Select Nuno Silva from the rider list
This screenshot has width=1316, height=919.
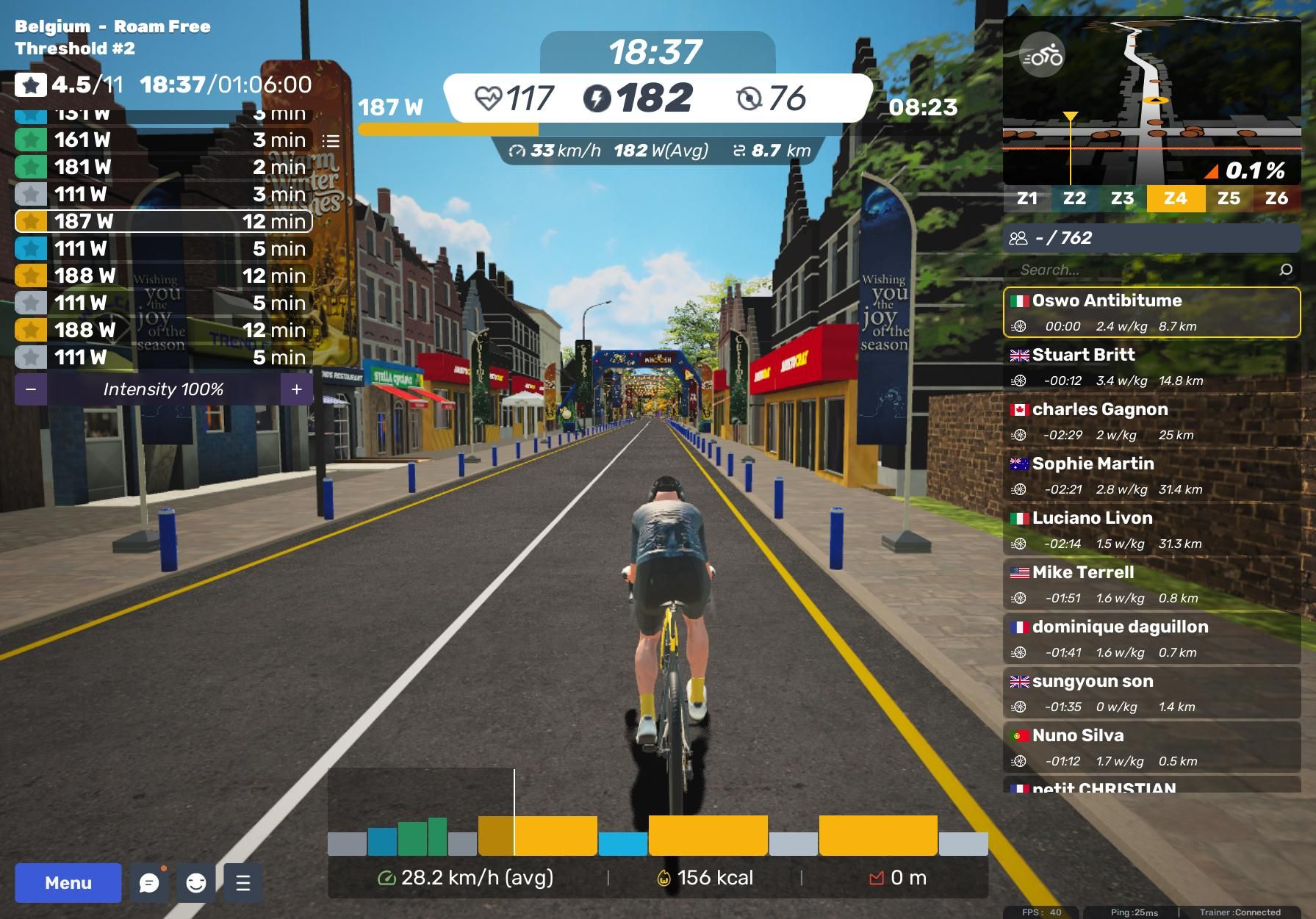click(1151, 747)
